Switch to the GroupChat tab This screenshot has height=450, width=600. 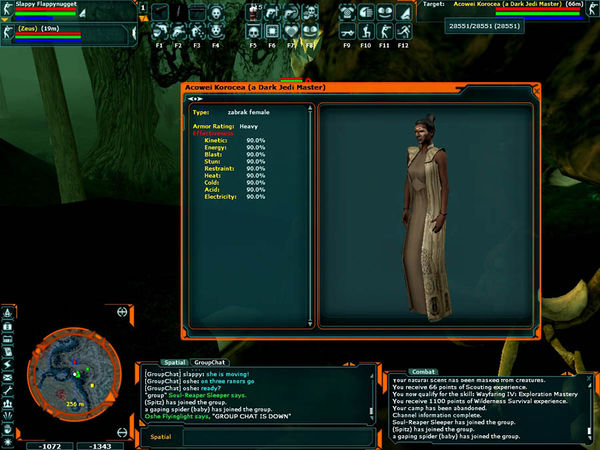[x=209, y=364]
